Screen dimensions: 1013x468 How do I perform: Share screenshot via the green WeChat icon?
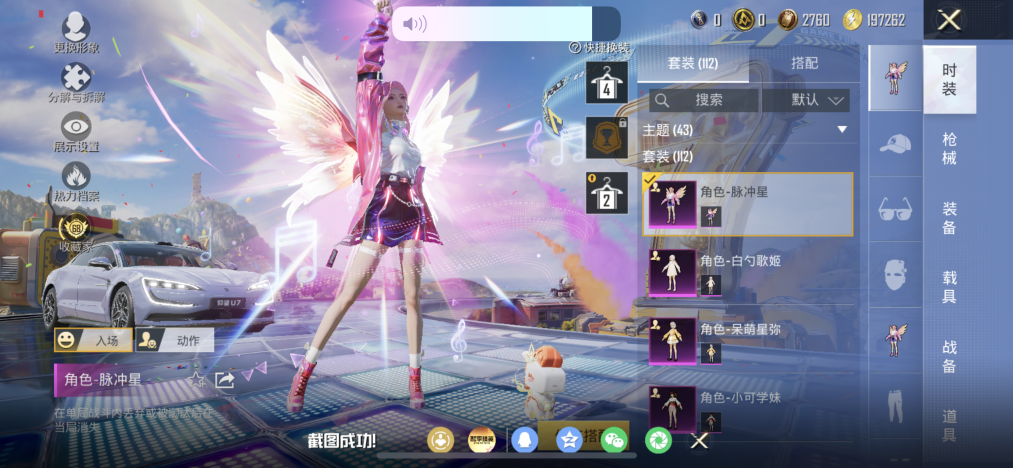pos(614,439)
